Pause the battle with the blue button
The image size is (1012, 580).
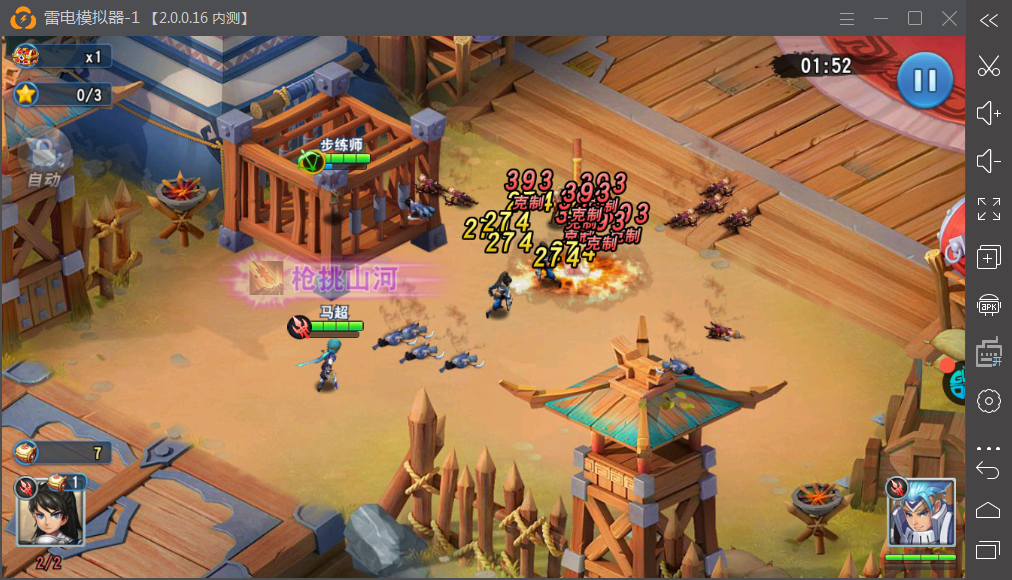(x=924, y=81)
